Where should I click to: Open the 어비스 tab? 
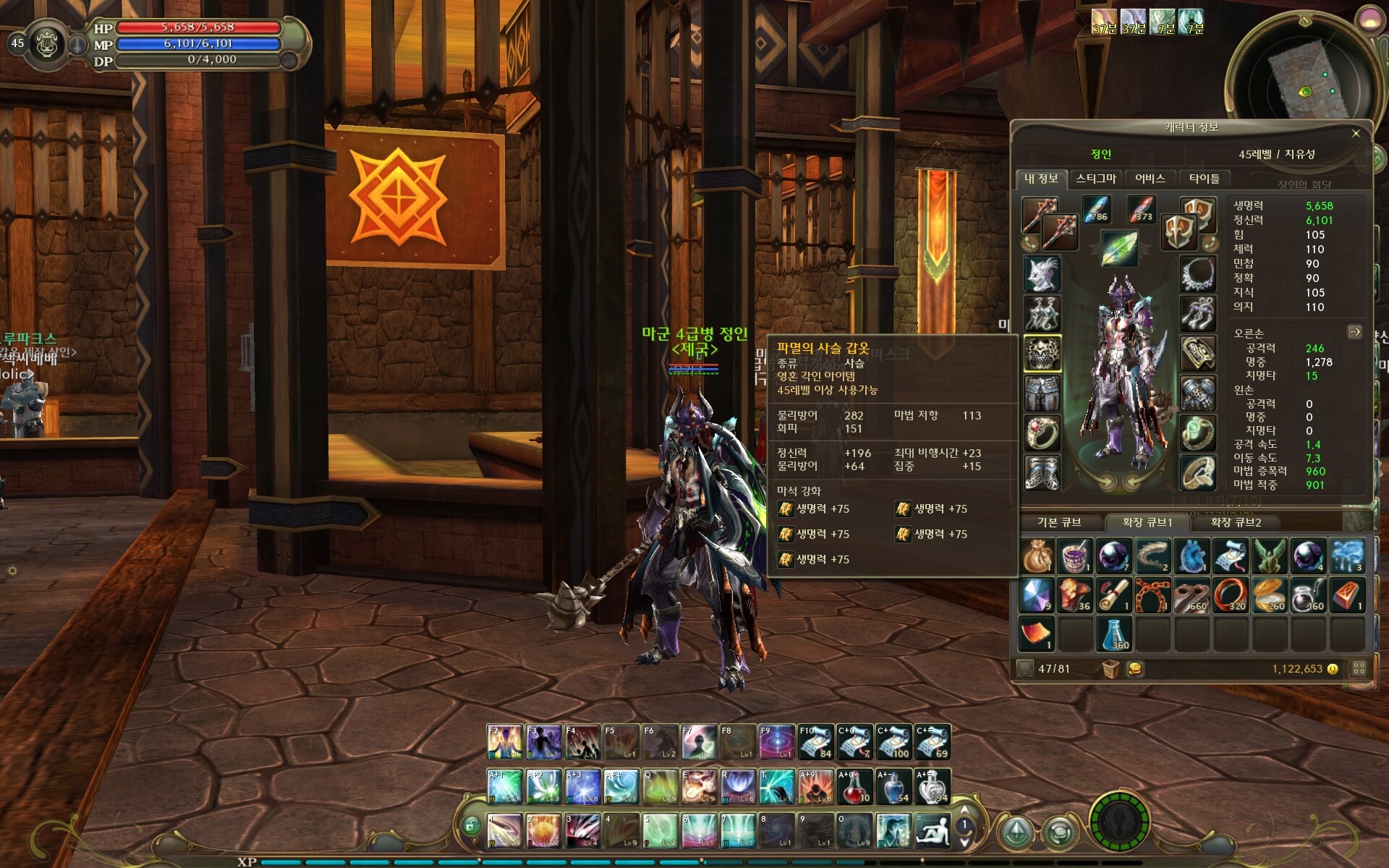point(1150,179)
